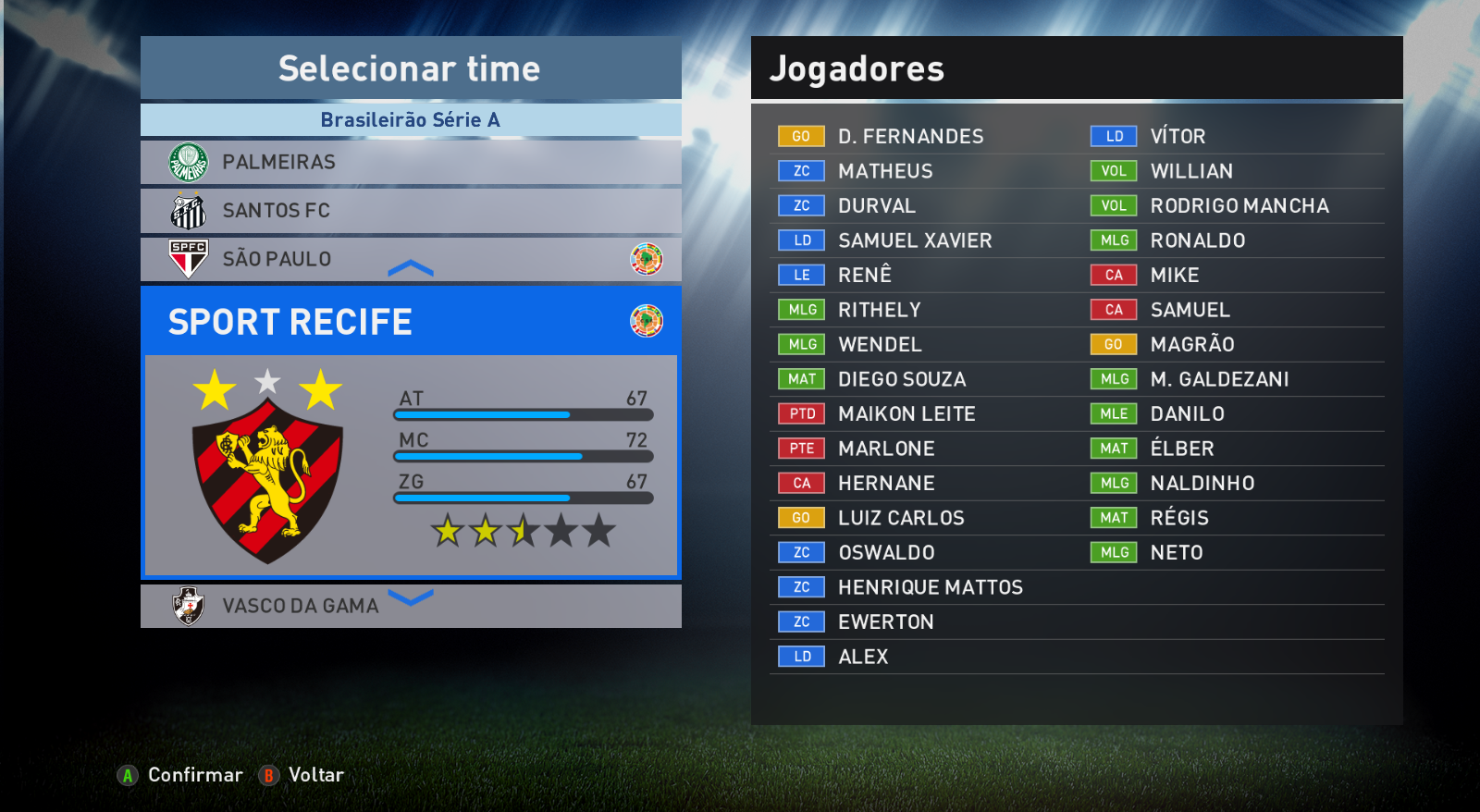Pick Henrique Mattos from the roster
The height and width of the screenshot is (812, 1480).
pyautogui.click(x=930, y=587)
